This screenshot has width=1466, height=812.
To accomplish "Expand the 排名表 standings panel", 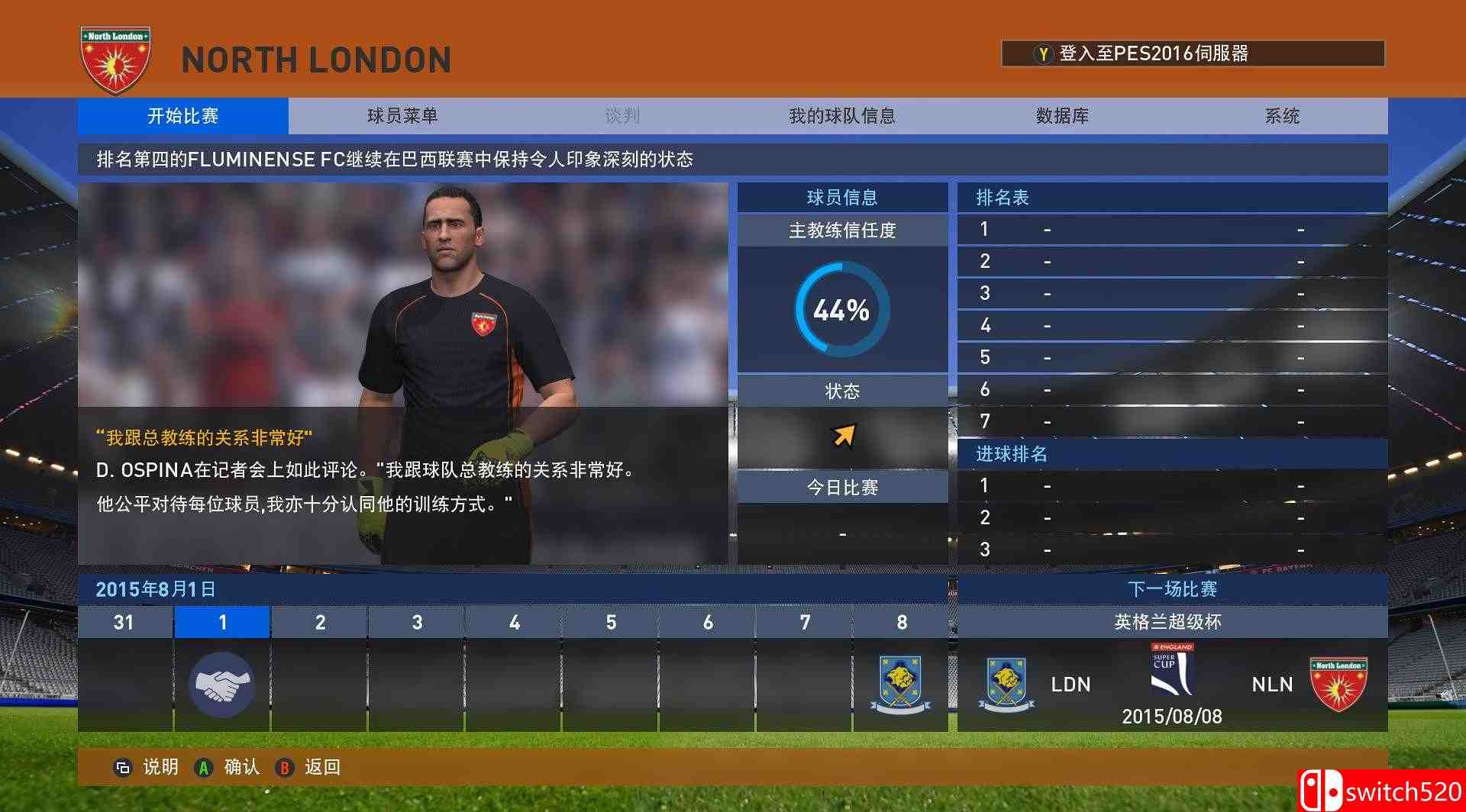I will click(x=1000, y=197).
